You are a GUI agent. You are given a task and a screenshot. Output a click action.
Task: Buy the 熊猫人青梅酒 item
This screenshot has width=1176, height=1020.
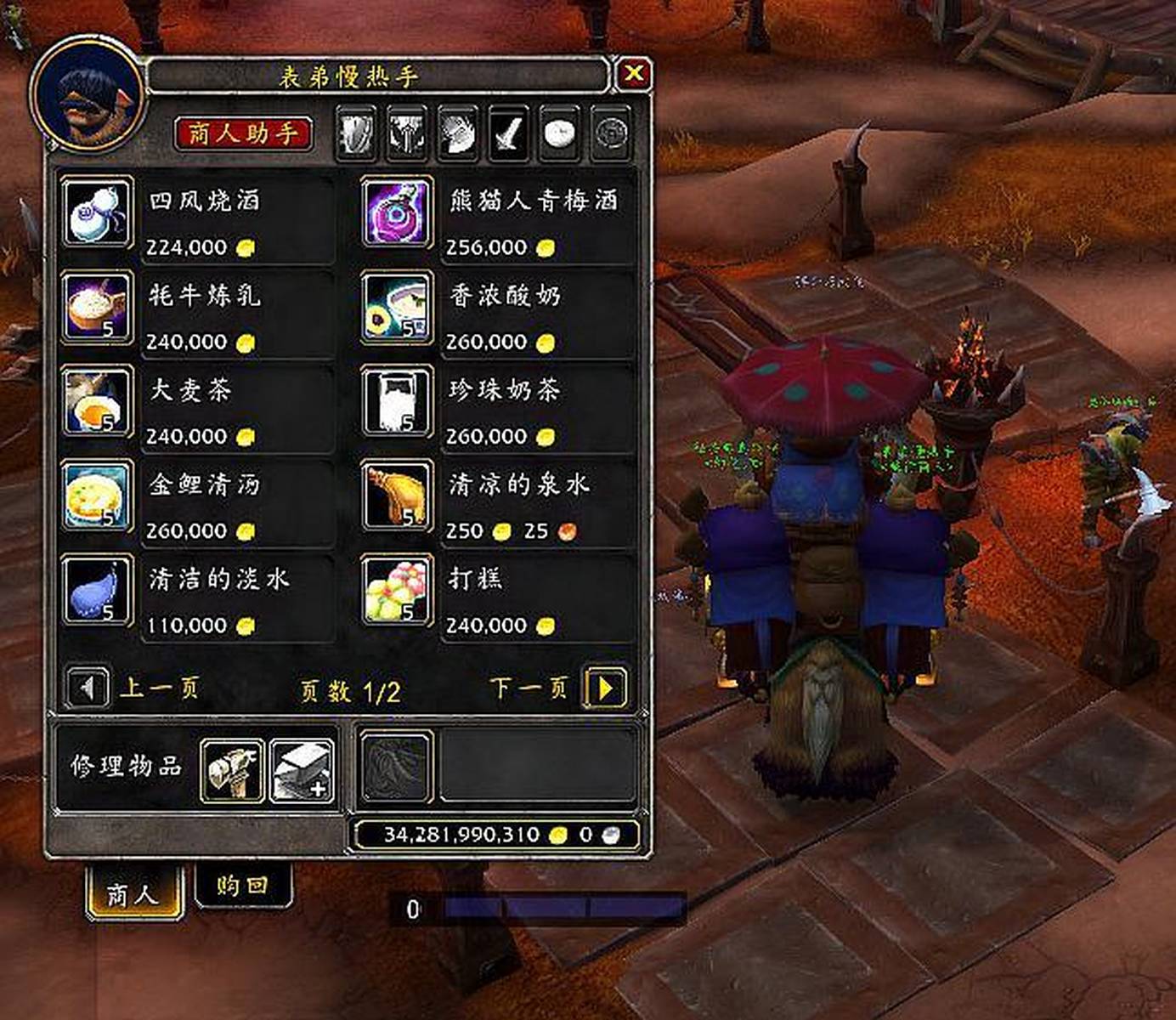397,212
